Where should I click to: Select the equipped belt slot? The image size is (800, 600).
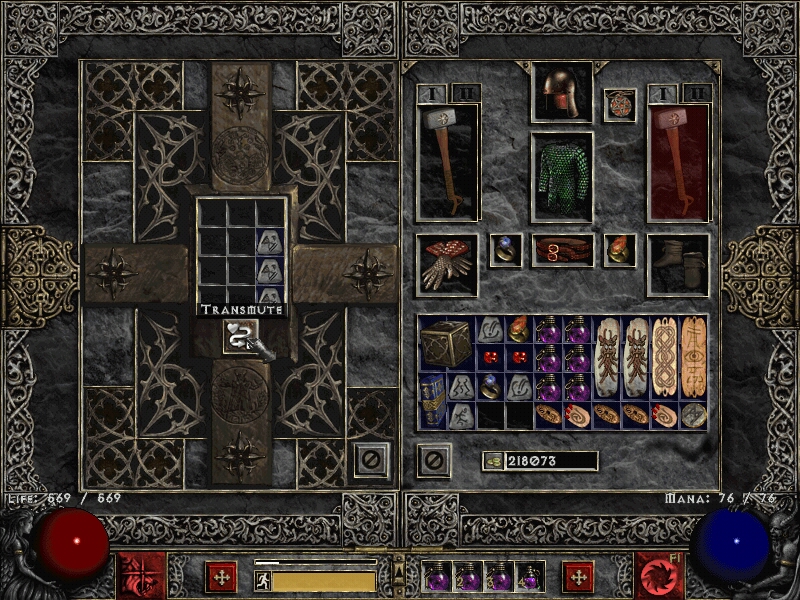click(561, 250)
